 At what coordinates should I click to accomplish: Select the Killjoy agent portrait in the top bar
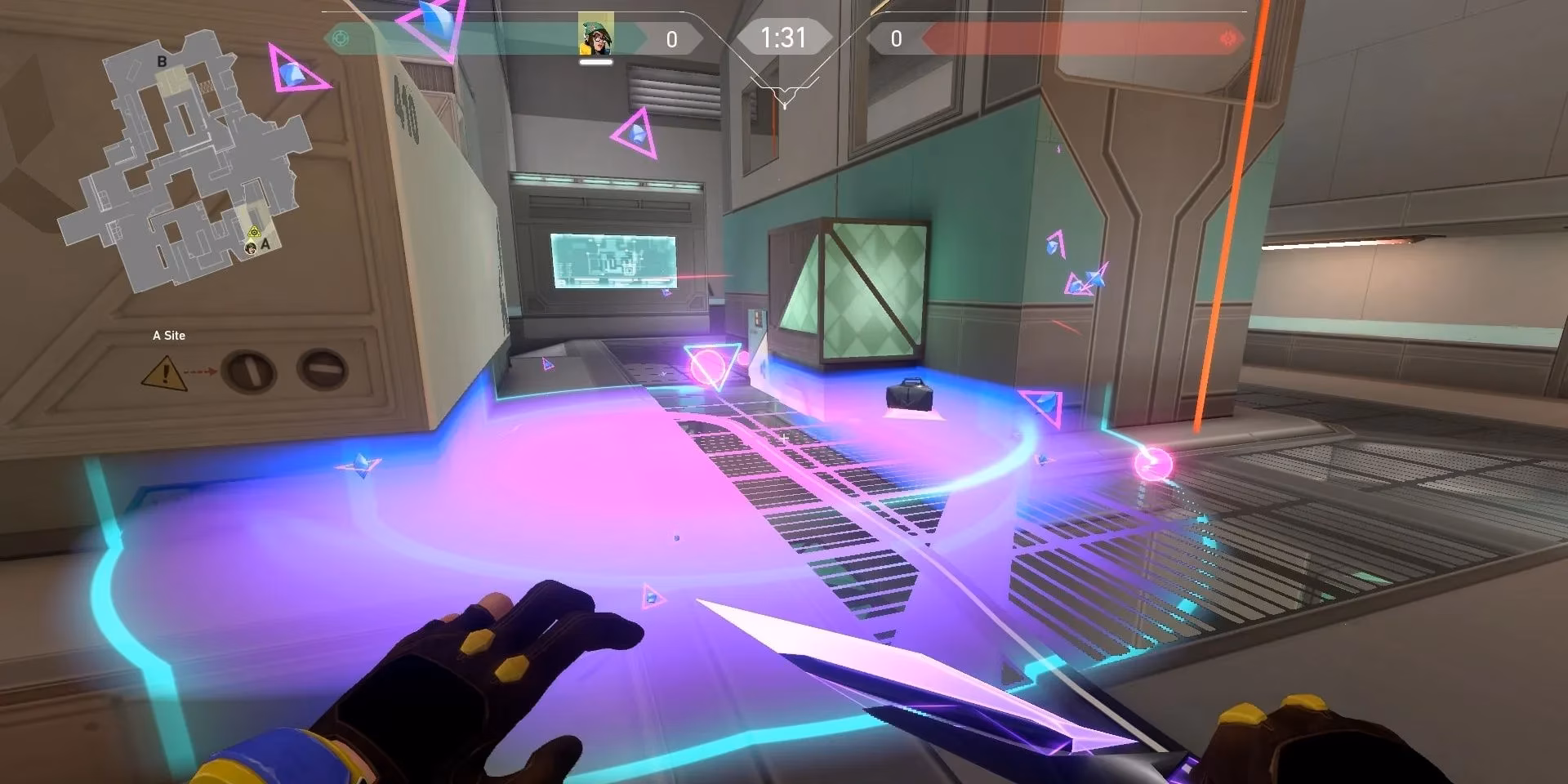tap(595, 36)
